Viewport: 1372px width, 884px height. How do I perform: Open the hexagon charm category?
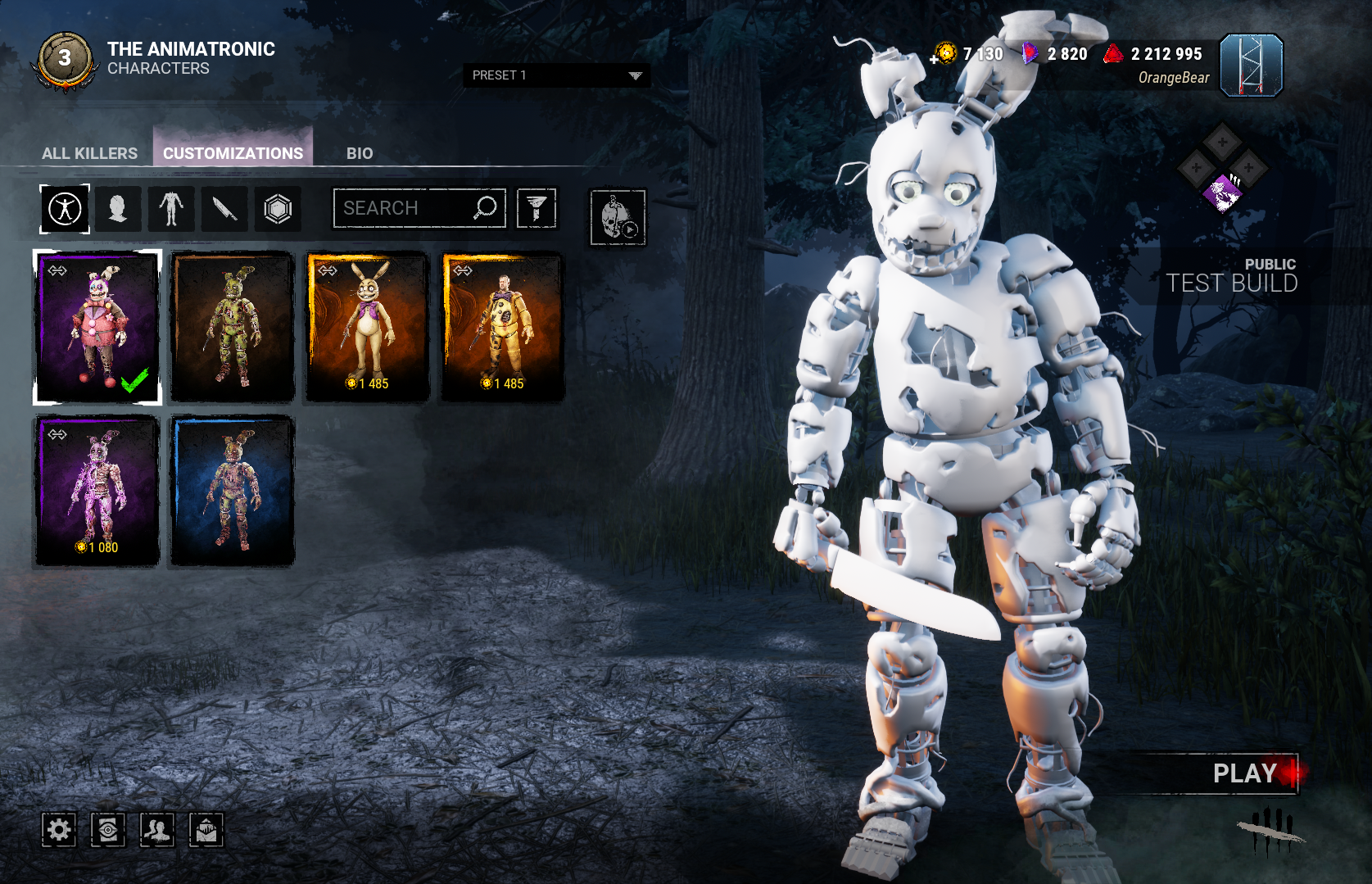278,209
